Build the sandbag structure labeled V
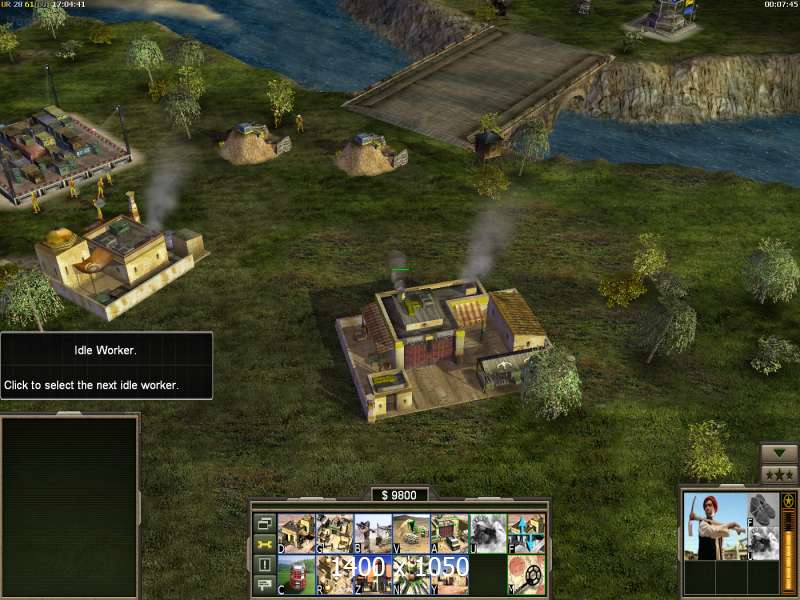The height and width of the screenshot is (600, 800). coord(411,533)
